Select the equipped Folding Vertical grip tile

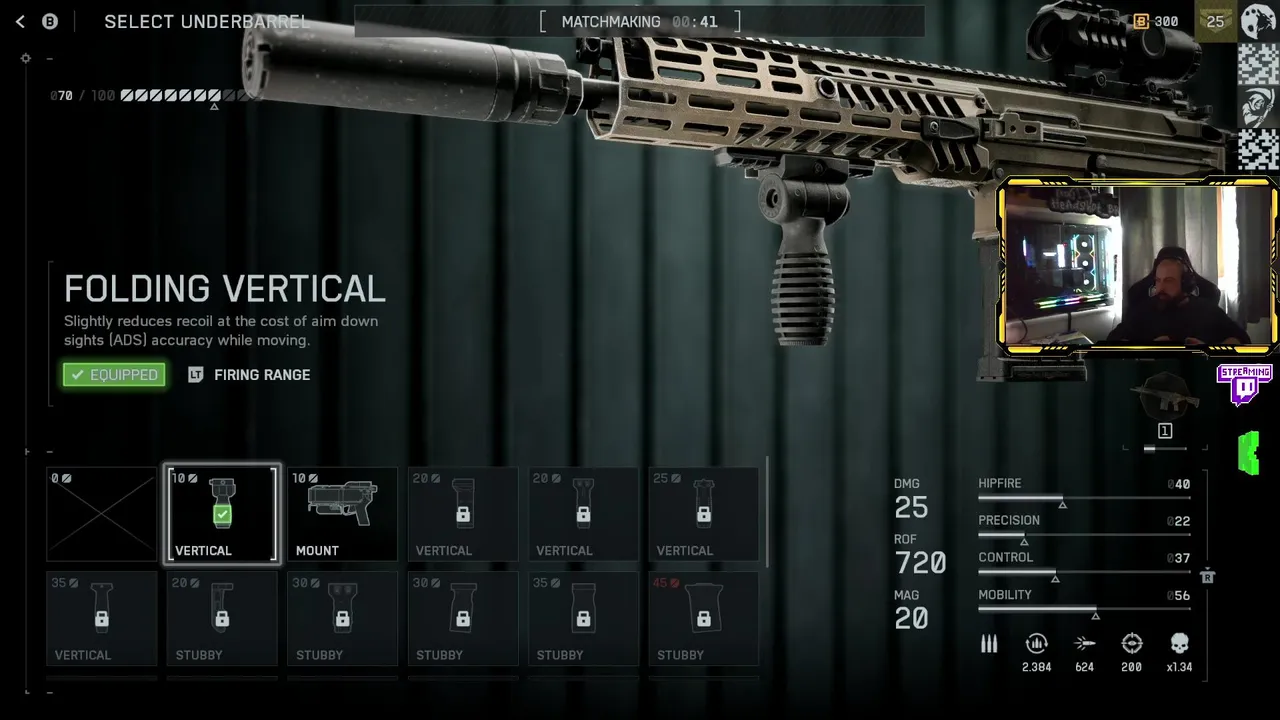click(x=222, y=514)
